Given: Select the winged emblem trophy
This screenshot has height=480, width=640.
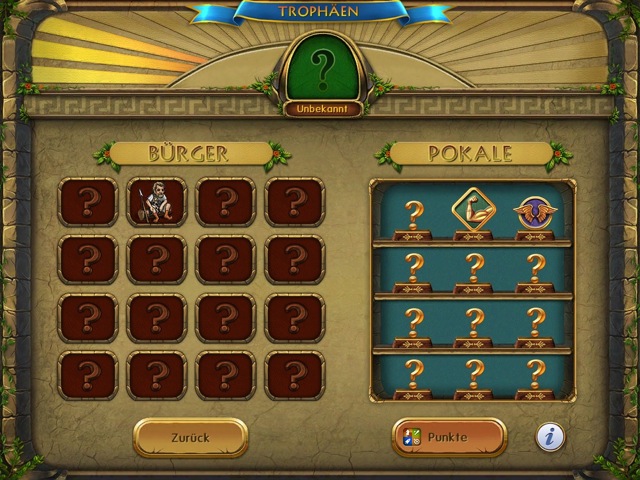Looking at the screenshot, I should (535, 211).
